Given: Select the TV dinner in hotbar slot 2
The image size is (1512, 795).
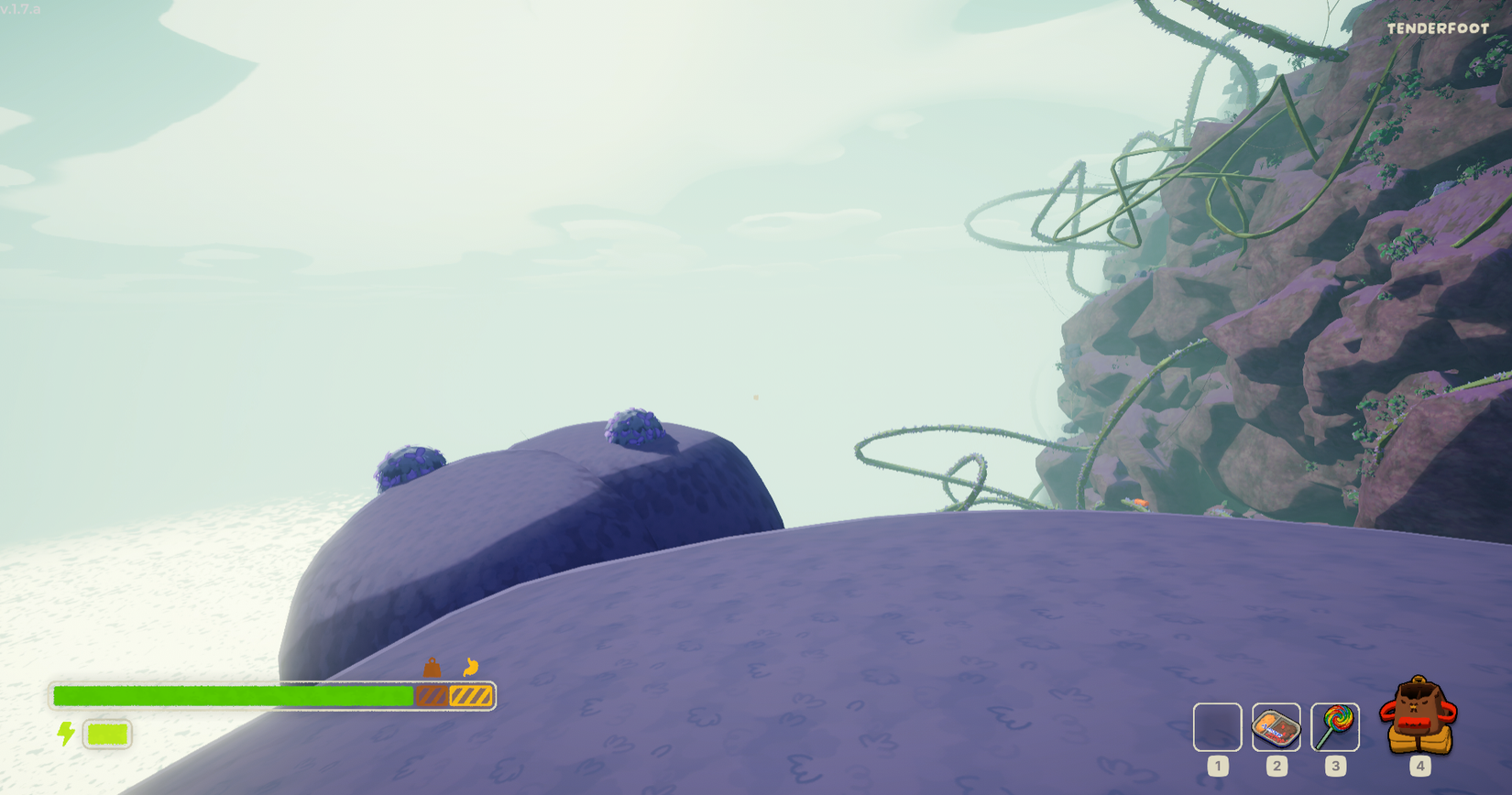Looking at the screenshot, I should (x=1277, y=727).
